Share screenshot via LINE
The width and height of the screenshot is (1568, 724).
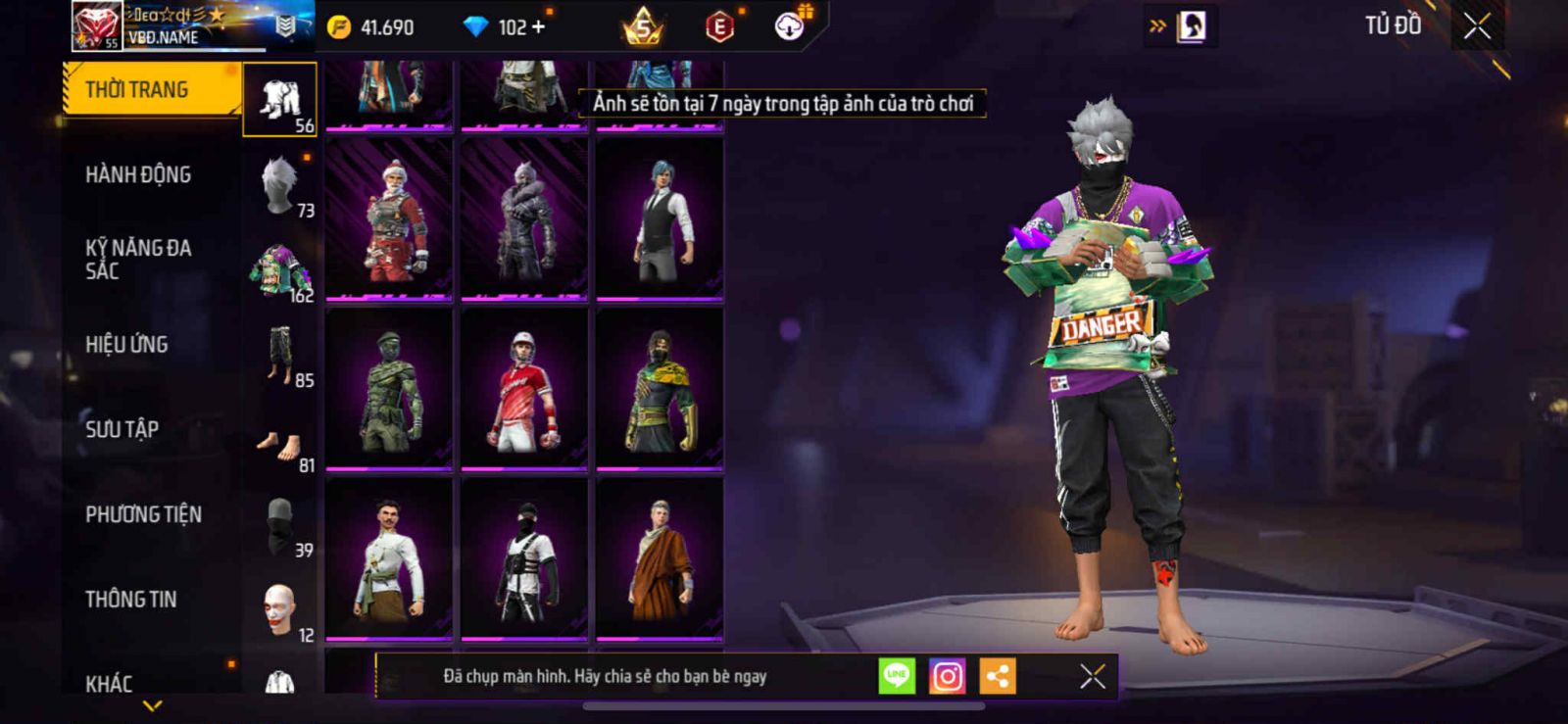[x=897, y=676]
